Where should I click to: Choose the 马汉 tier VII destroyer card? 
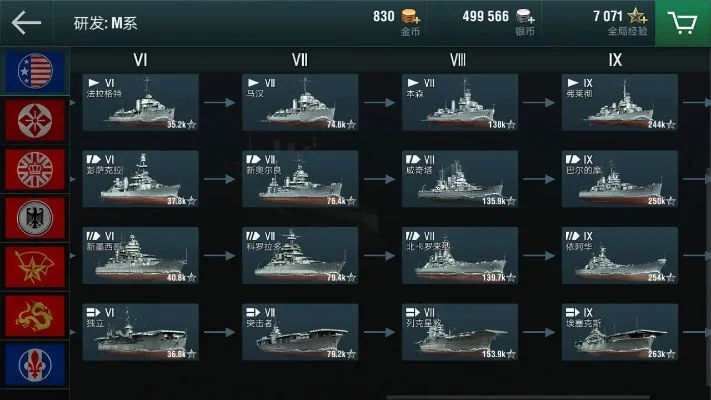pyautogui.click(x=300, y=102)
